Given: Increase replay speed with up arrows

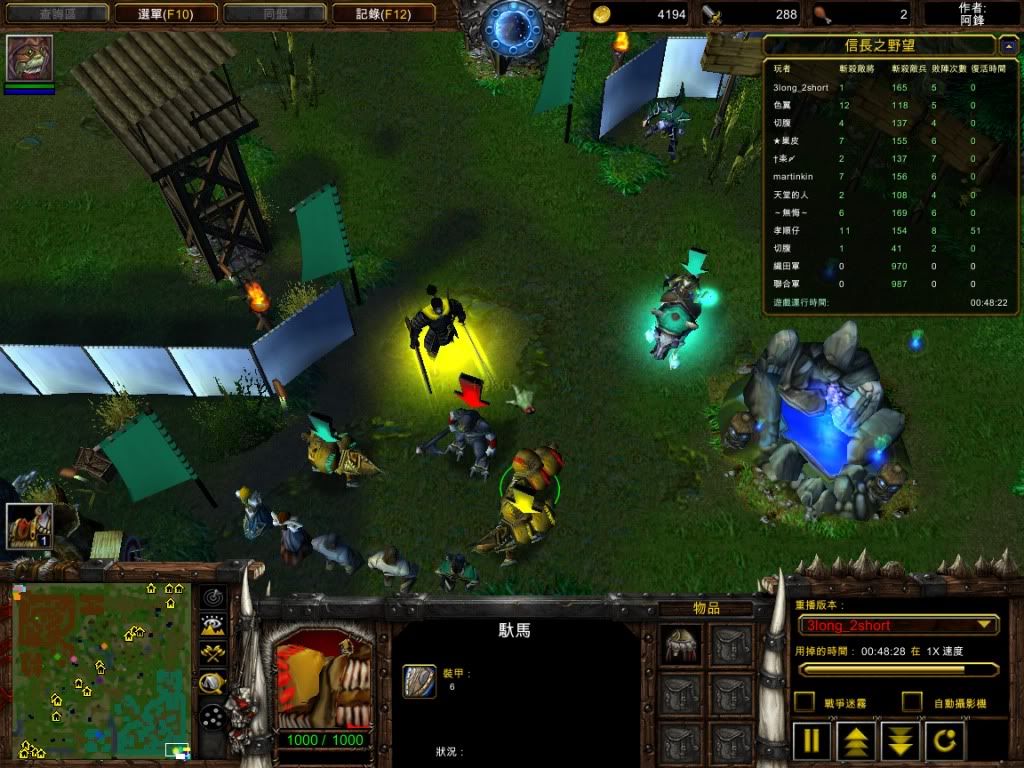Looking at the screenshot, I should pyautogui.click(x=857, y=741).
